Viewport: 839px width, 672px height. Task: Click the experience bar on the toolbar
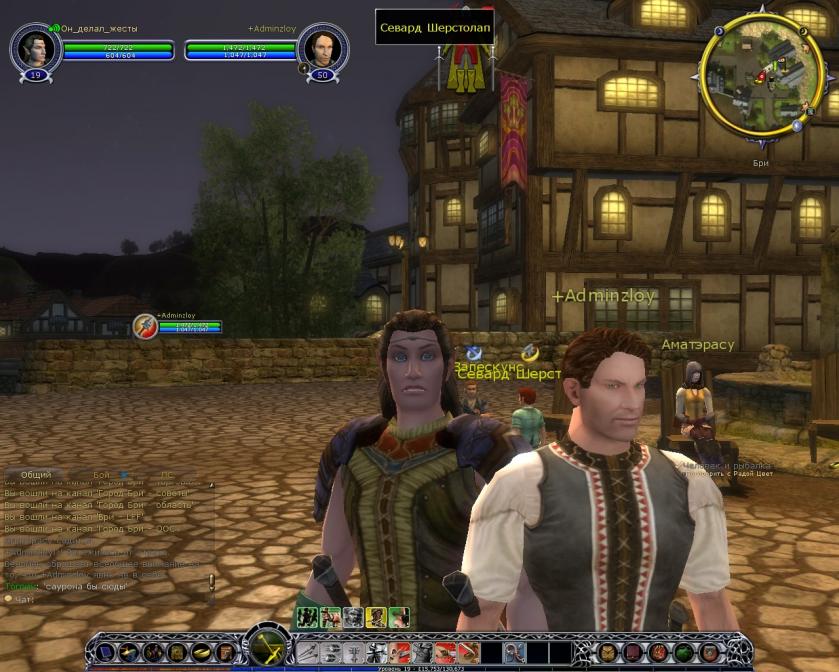point(420,666)
